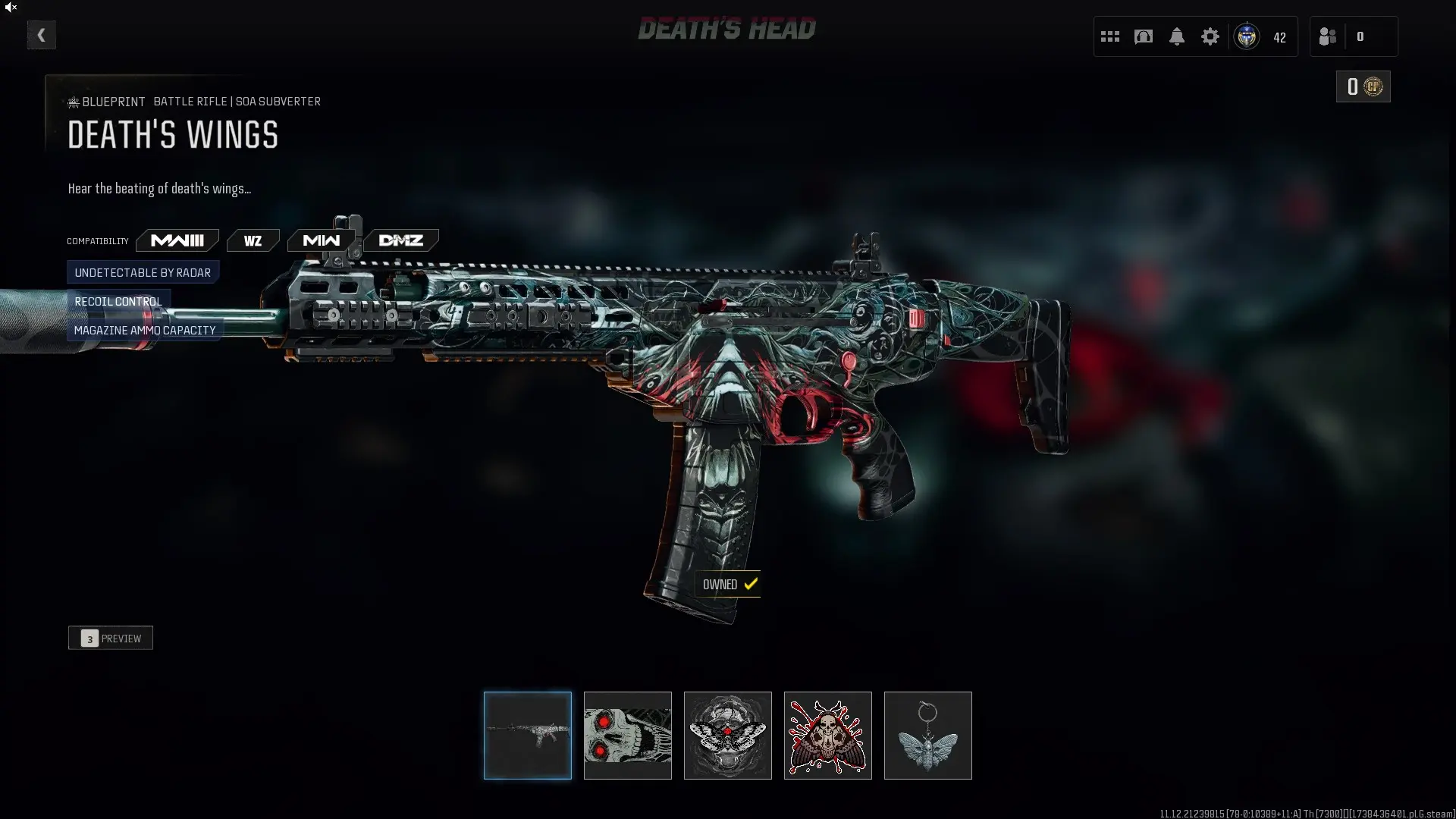Mute audio with the speaker icon
The height and width of the screenshot is (819, 1456).
click(11, 8)
